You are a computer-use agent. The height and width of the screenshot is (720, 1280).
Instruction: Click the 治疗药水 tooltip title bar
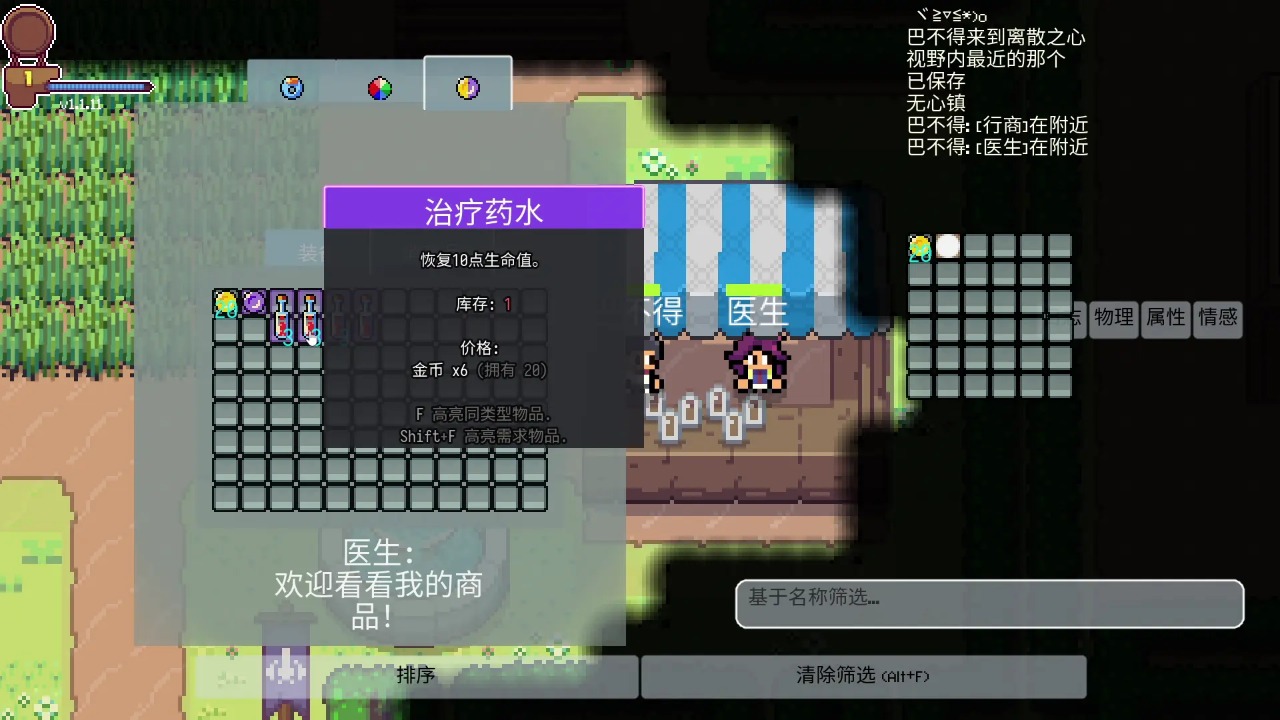[x=485, y=209]
